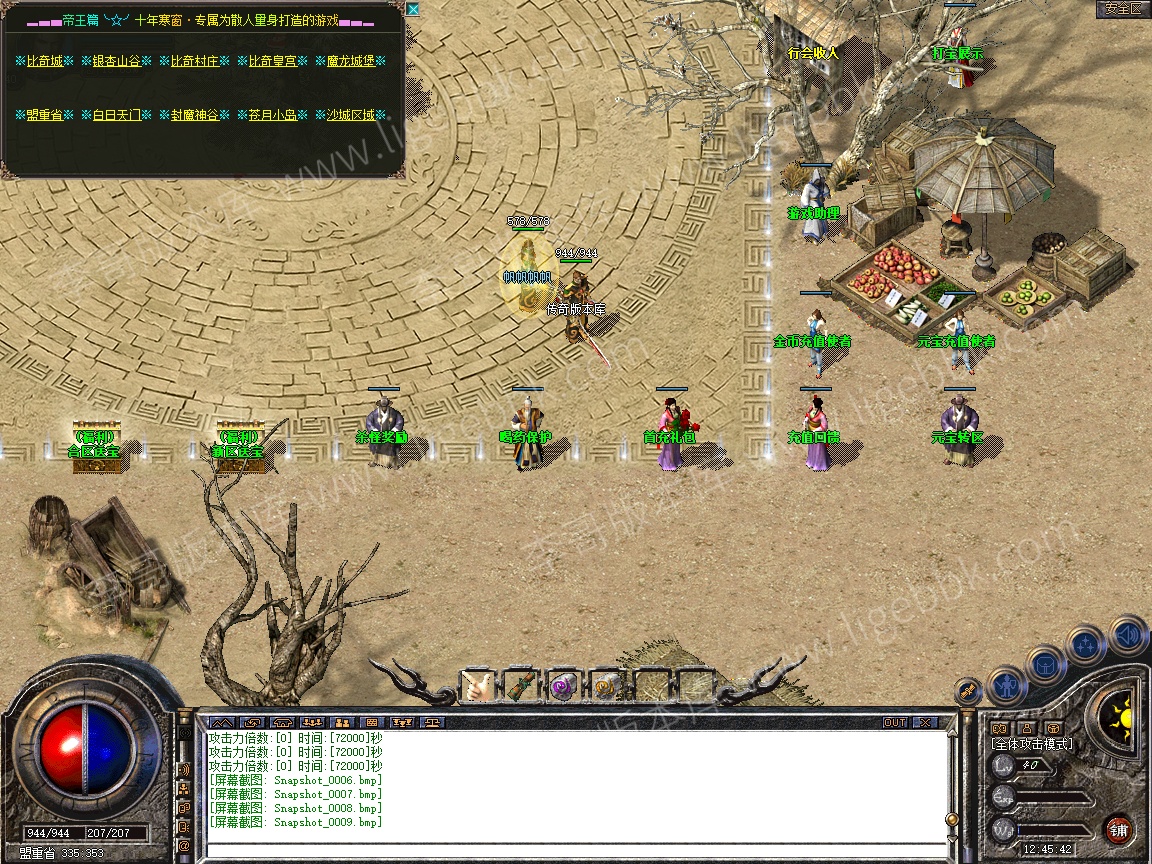Teleport to 比奇城 via the link
The height and width of the screenshot is (864, 1152).
44,61
